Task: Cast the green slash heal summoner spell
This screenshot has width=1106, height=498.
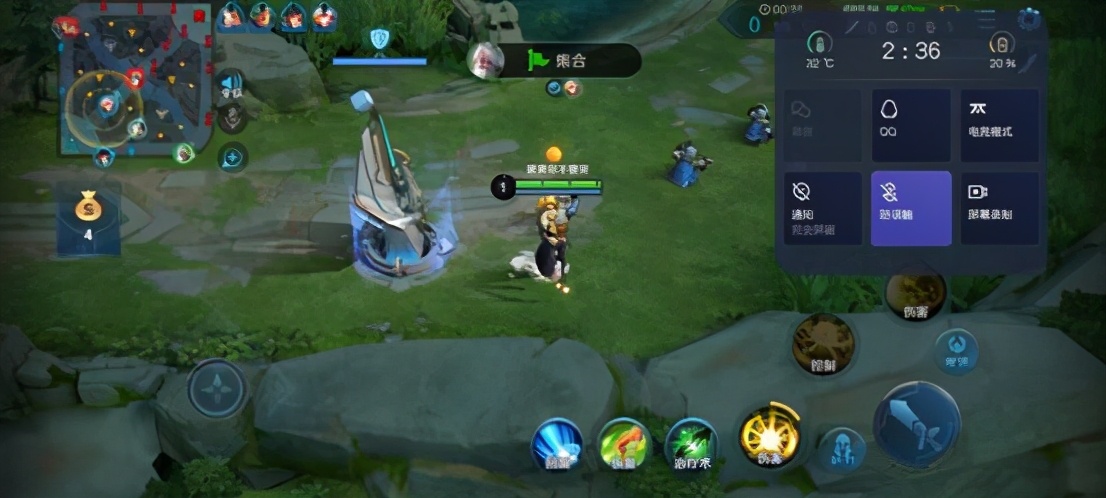Action: pyautogui.click(x=690, y=444)
